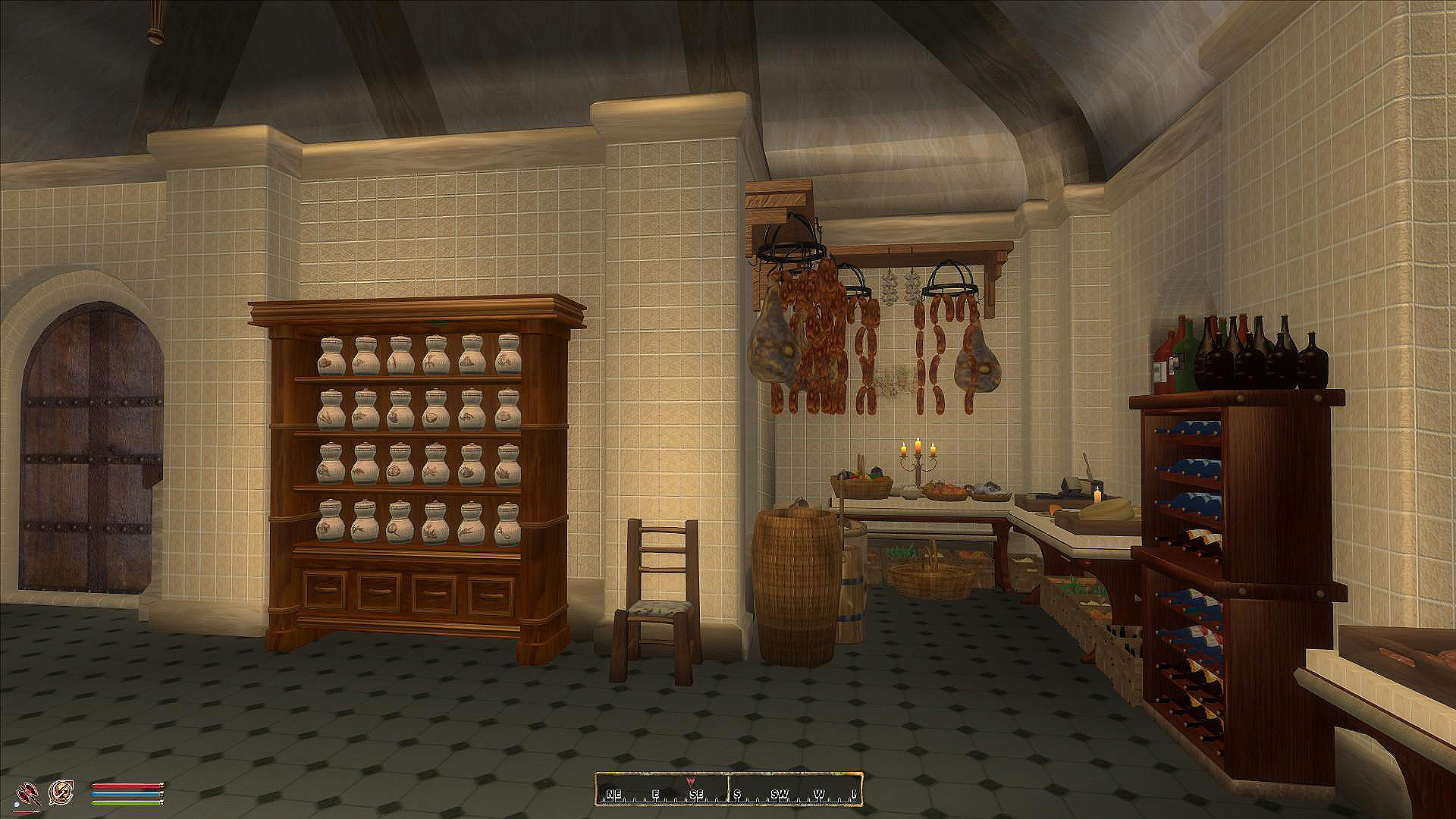This screenshot has height=819, width=1456.
Task: Select the equipped battle axe weapon icon
Action: coord(25,793)
